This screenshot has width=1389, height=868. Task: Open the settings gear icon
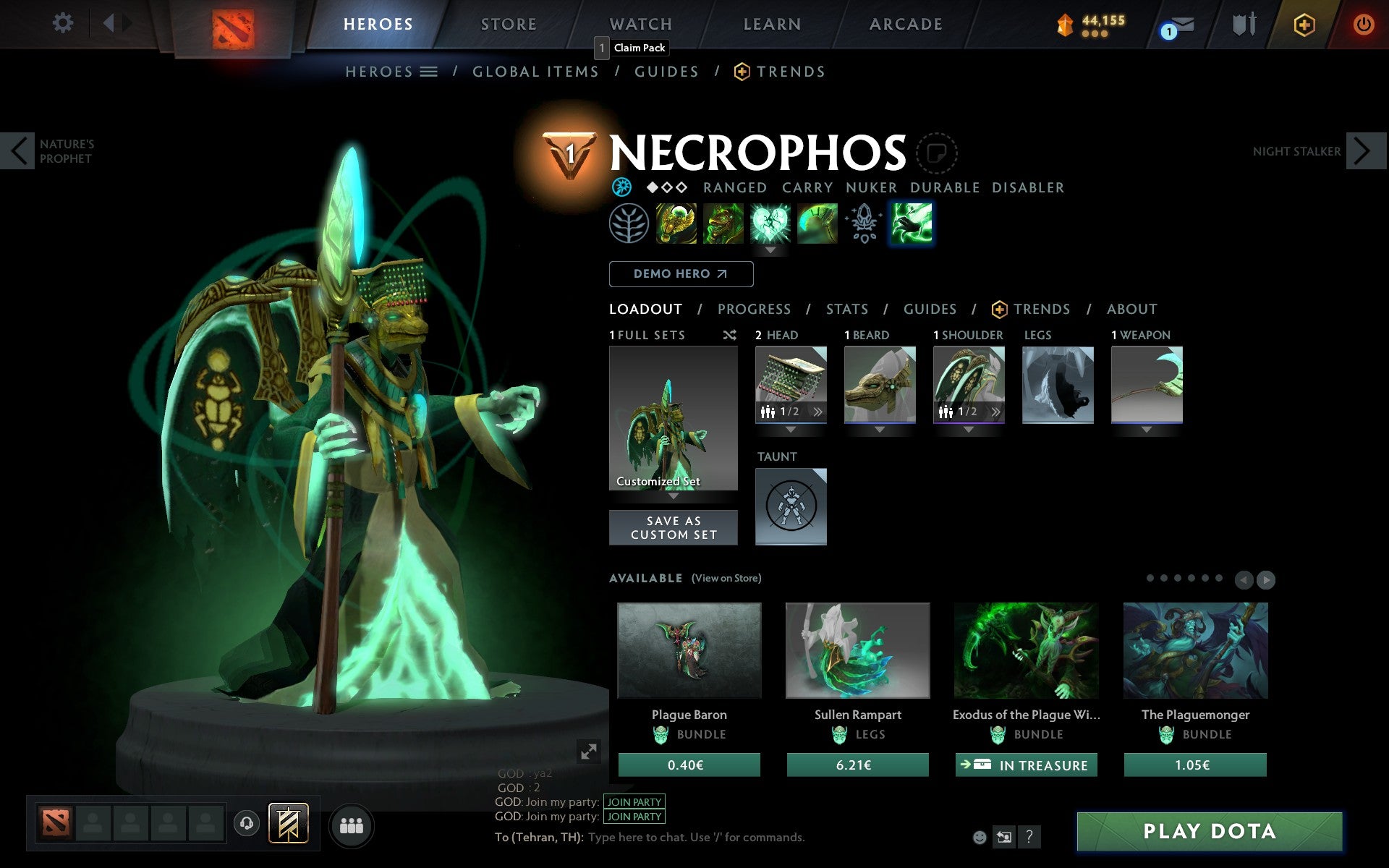[64, 23]
